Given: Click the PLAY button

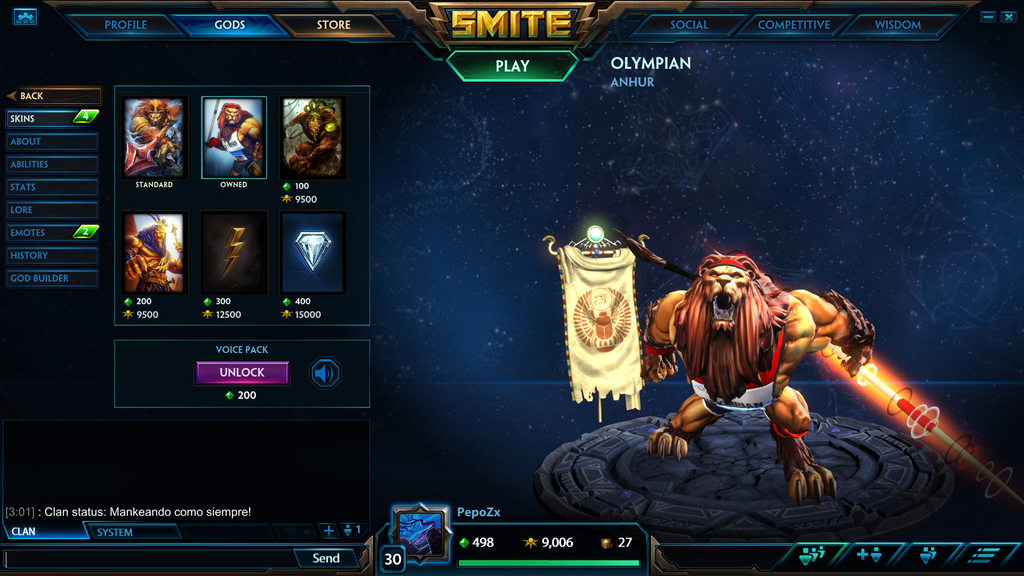Looking at the screenshot, I should (x=512, y=66).
